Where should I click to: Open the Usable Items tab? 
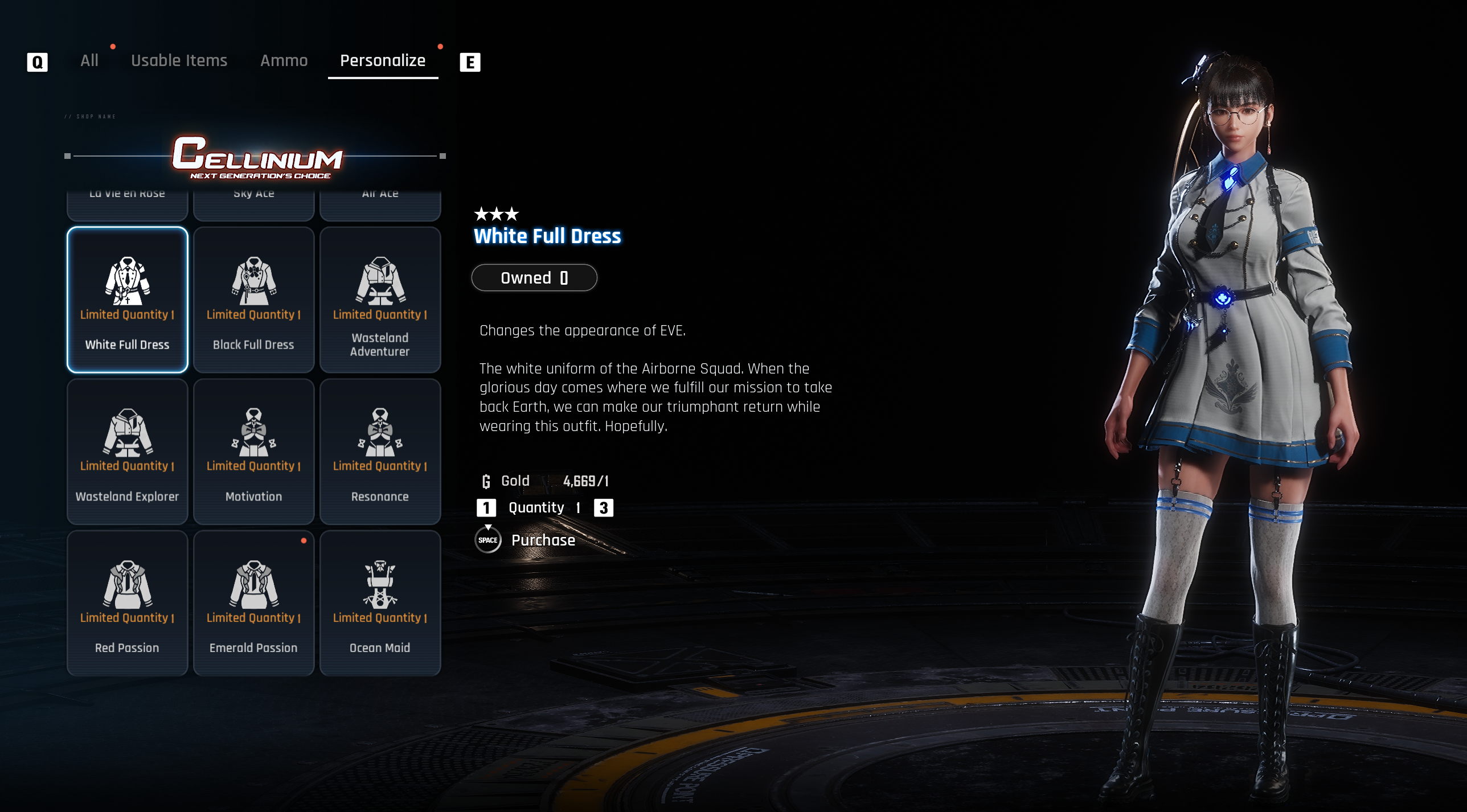179,61
